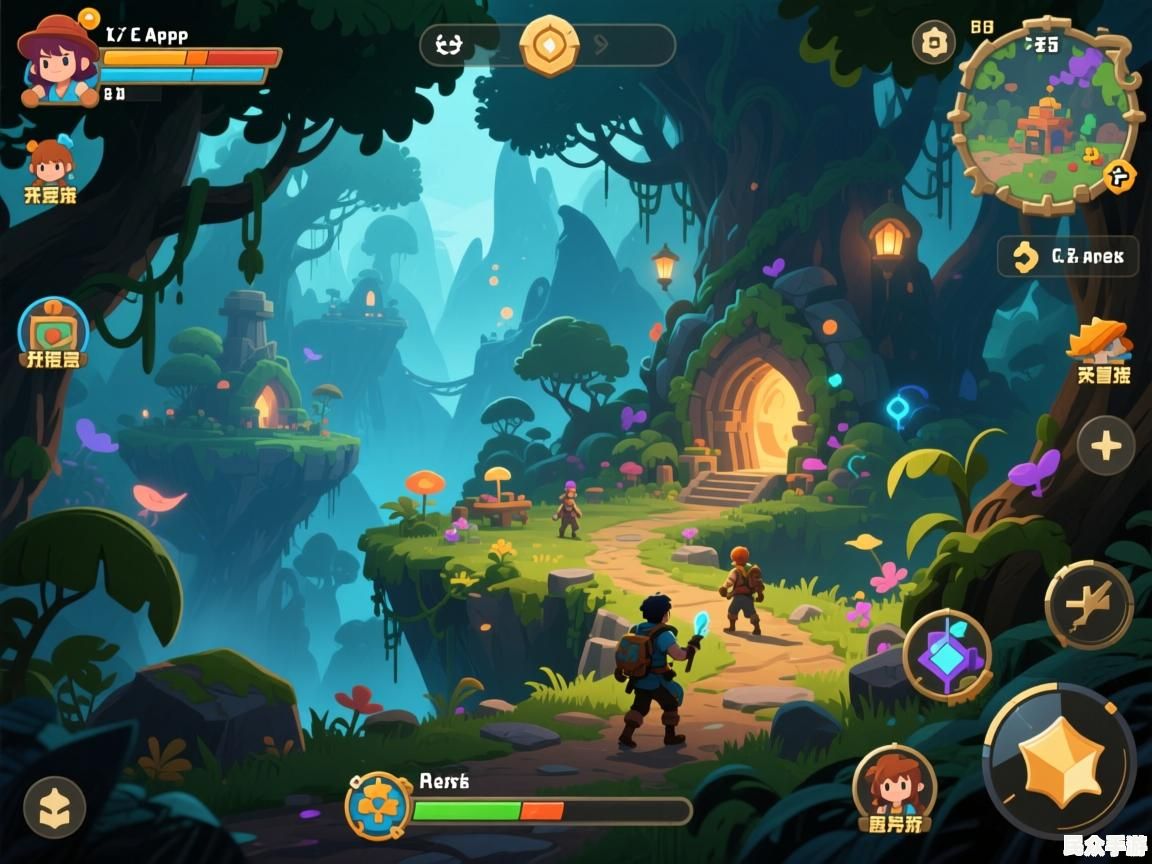
Task: Use the purple crystal ability
Action: [x=947, y=656]
